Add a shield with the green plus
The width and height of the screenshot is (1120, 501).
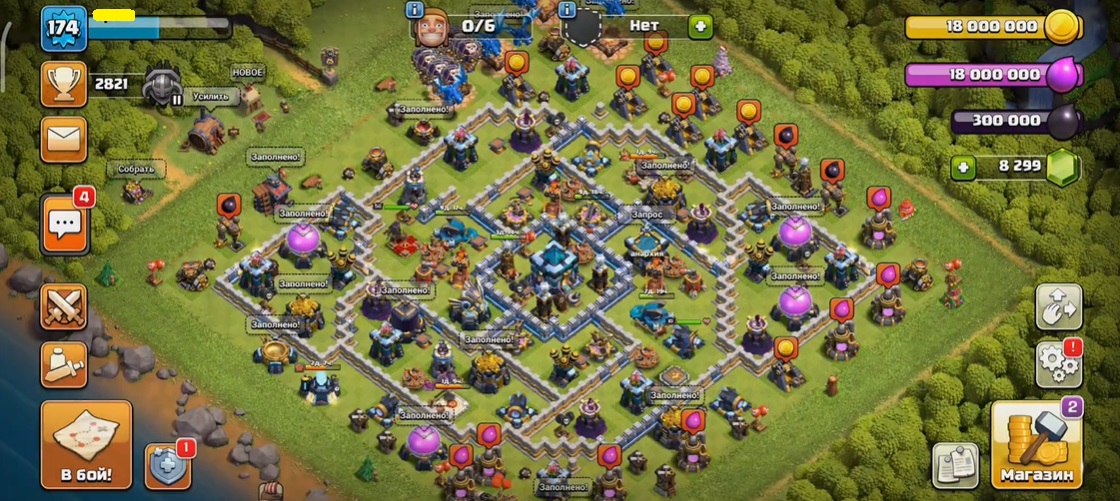click(x=700, y=26)
